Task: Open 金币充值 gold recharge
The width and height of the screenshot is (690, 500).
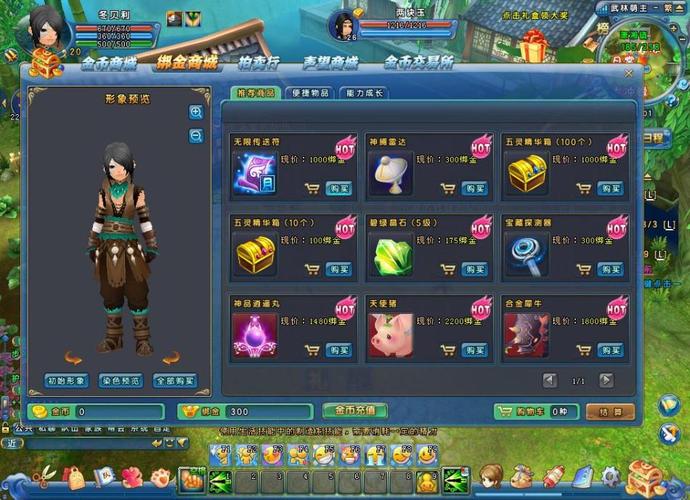Action: coord(354,410)
